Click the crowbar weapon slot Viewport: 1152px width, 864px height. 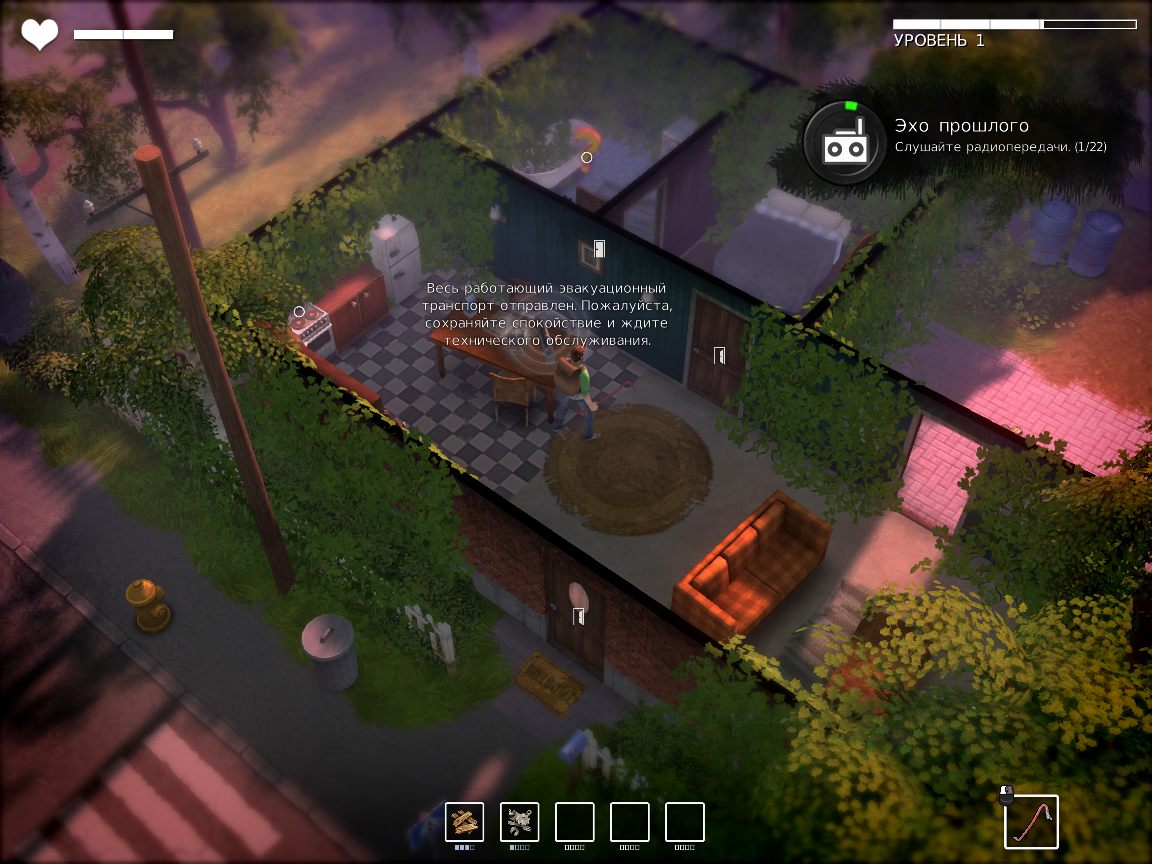(1031, 822)
